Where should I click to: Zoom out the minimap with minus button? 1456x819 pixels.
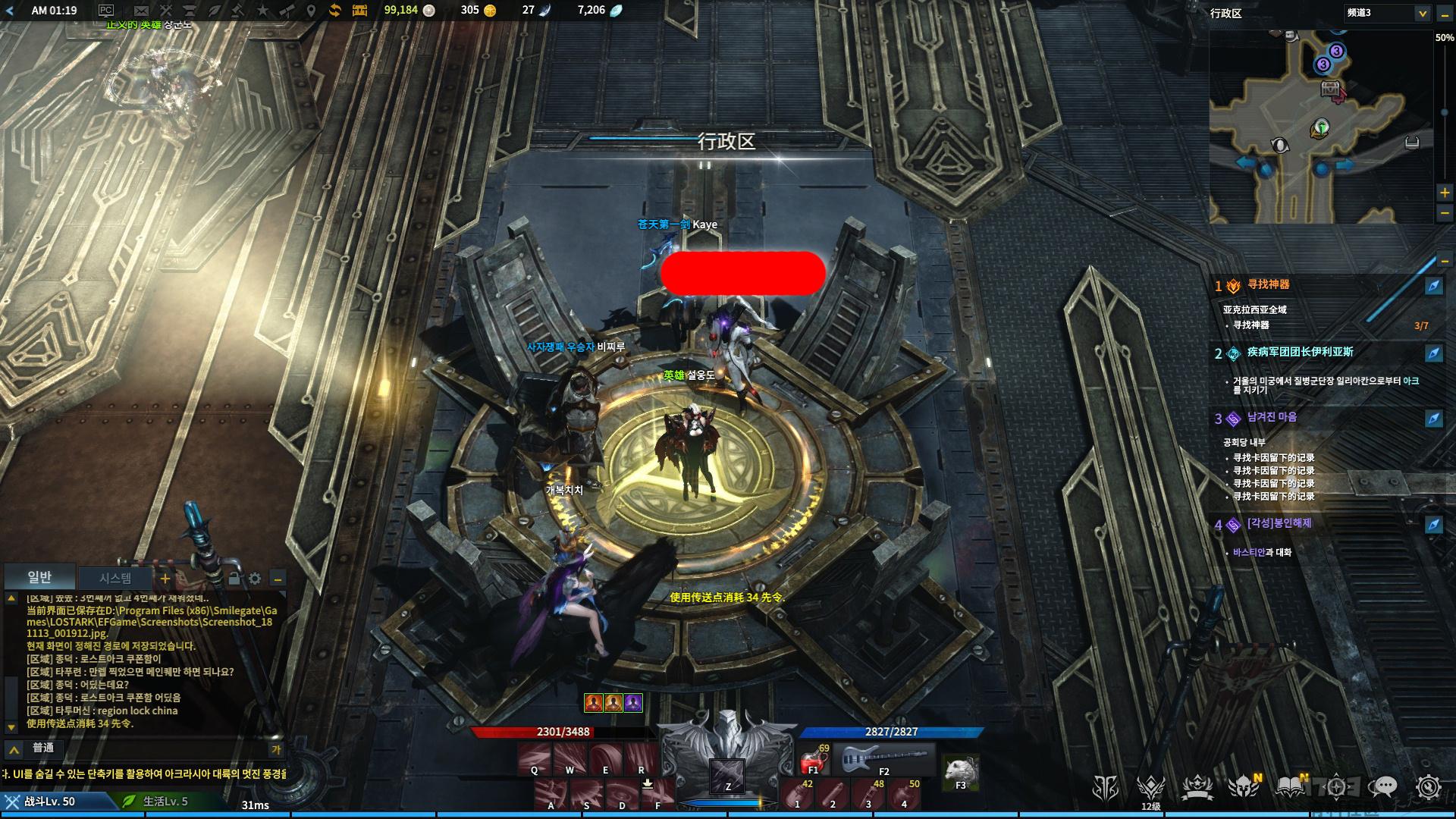1445,214
